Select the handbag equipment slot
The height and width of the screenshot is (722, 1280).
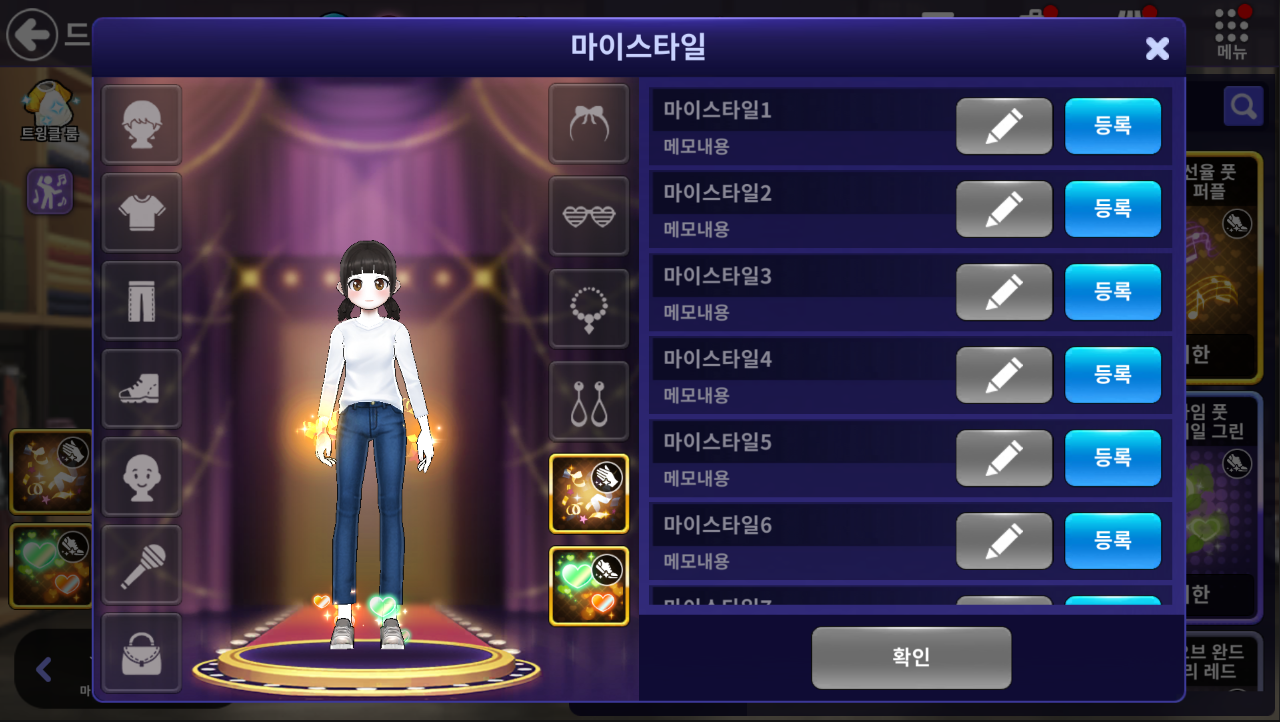(141, 653)
